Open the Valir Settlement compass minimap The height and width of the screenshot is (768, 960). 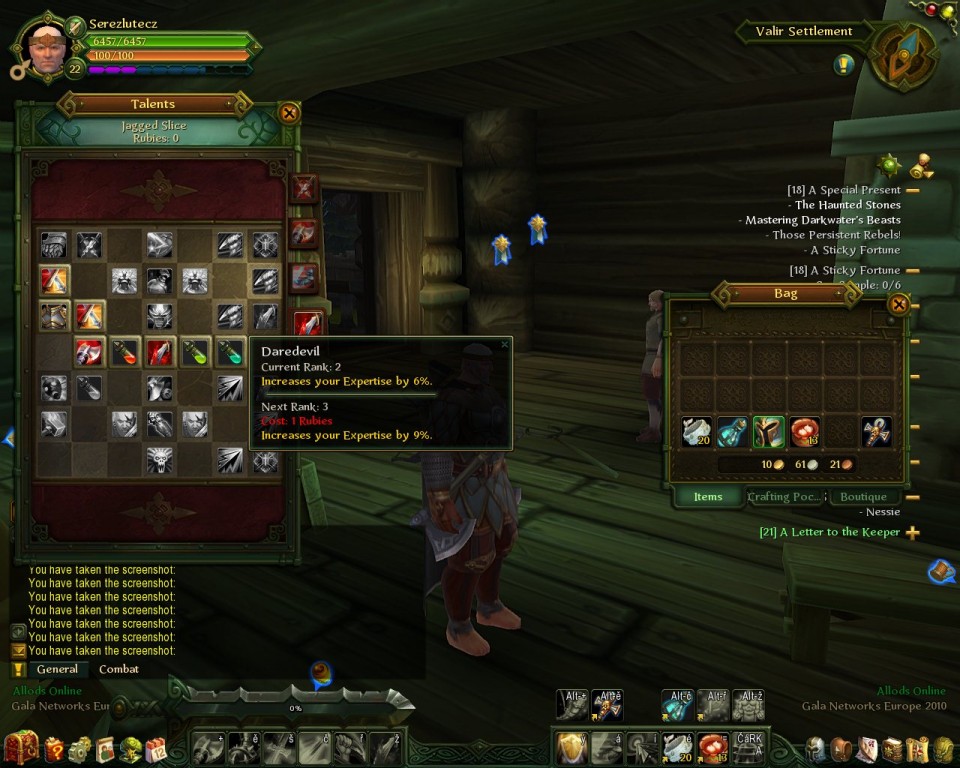point(903,57)
